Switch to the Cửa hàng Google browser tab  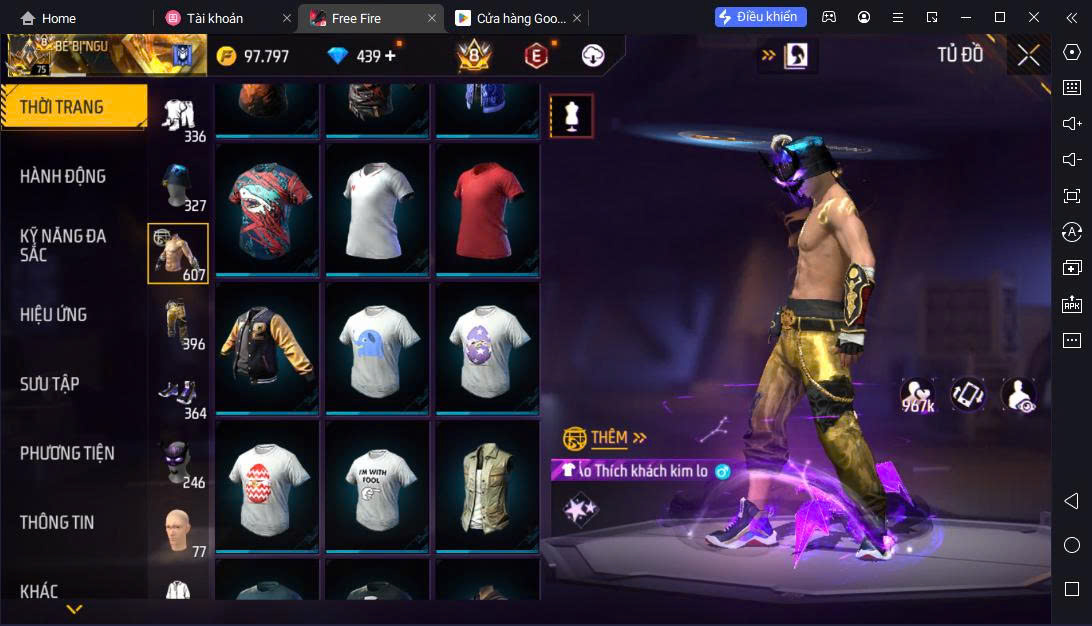point(511,18)
